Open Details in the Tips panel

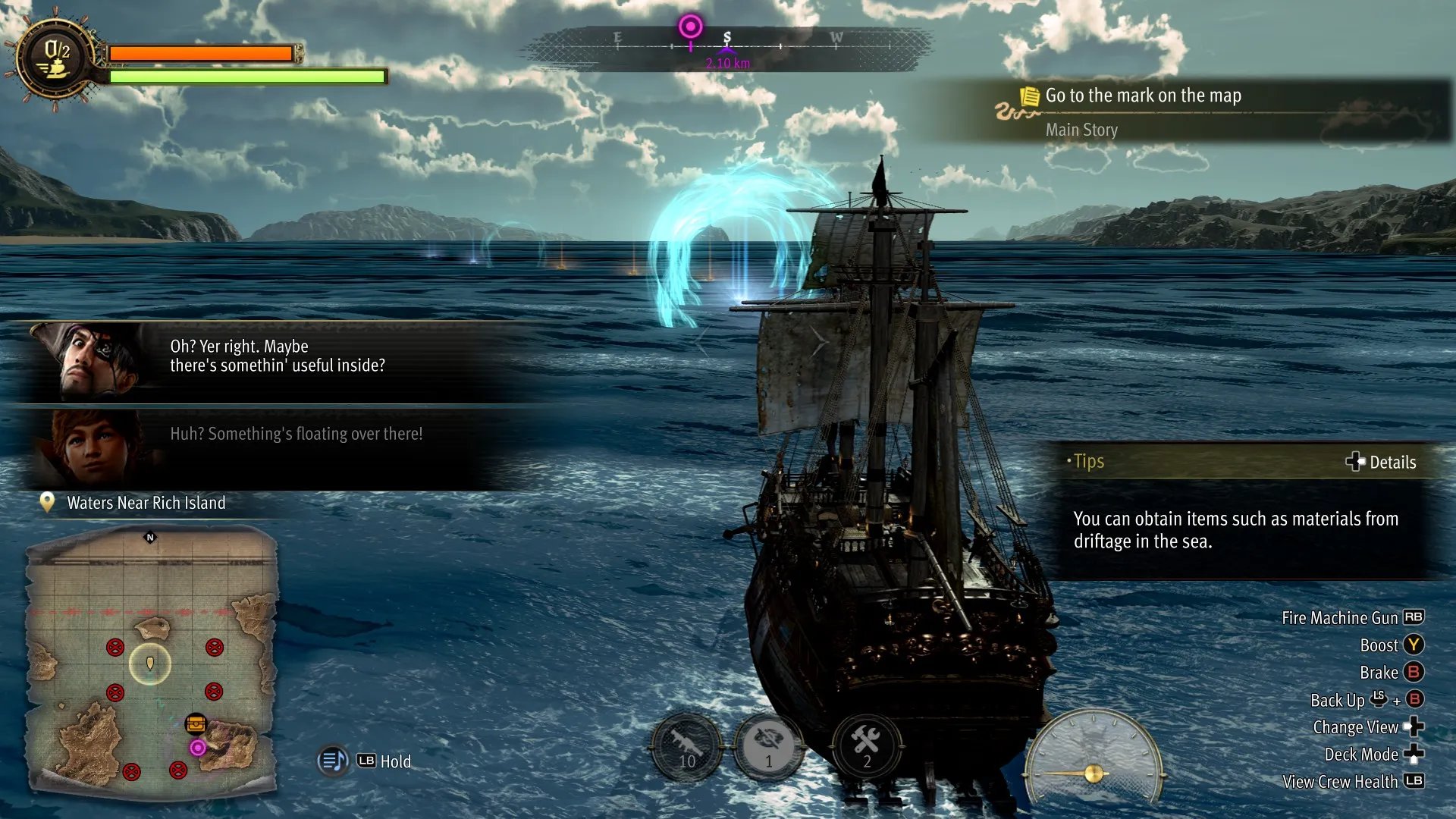coord(1381,462)
